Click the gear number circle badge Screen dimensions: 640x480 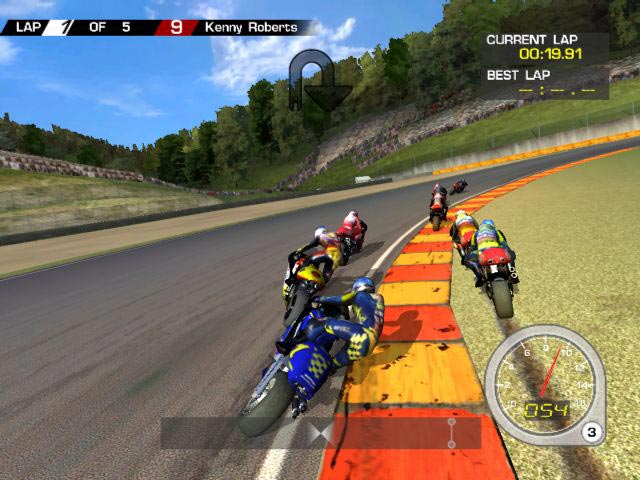[x=592, y=433]
